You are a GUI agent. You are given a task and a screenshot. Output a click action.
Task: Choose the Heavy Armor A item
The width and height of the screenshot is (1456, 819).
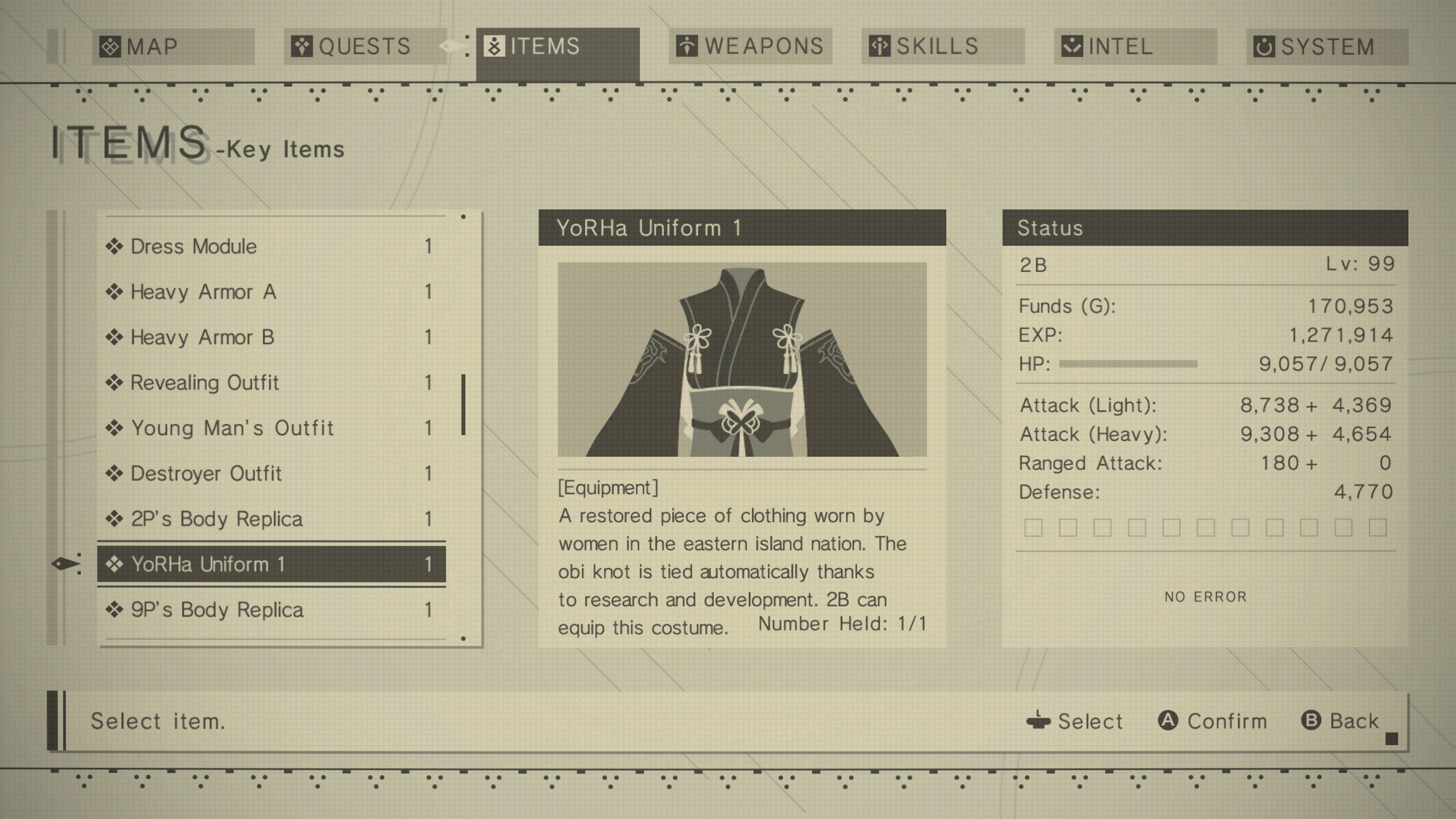click(271, 292)
